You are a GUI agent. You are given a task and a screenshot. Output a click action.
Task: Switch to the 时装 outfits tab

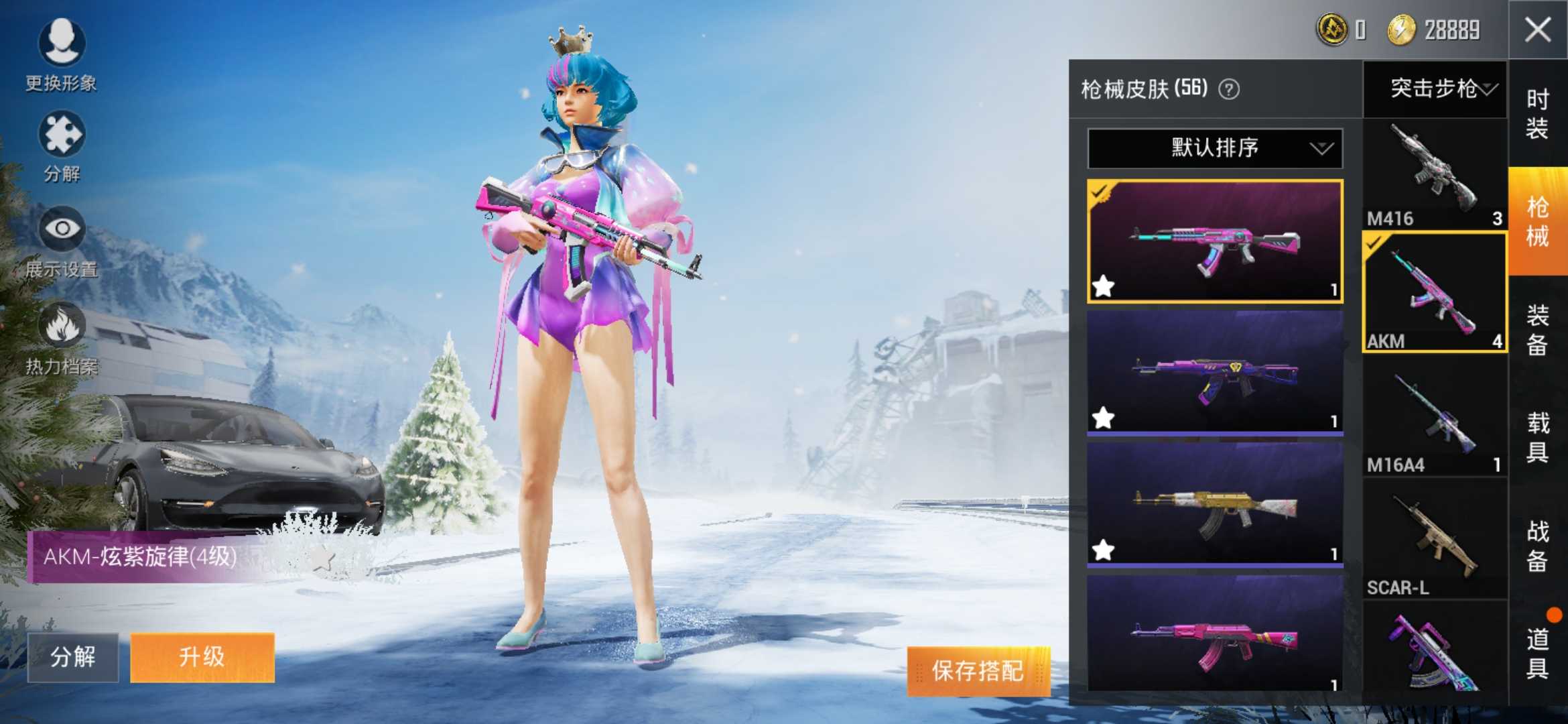coord(1537,114)
